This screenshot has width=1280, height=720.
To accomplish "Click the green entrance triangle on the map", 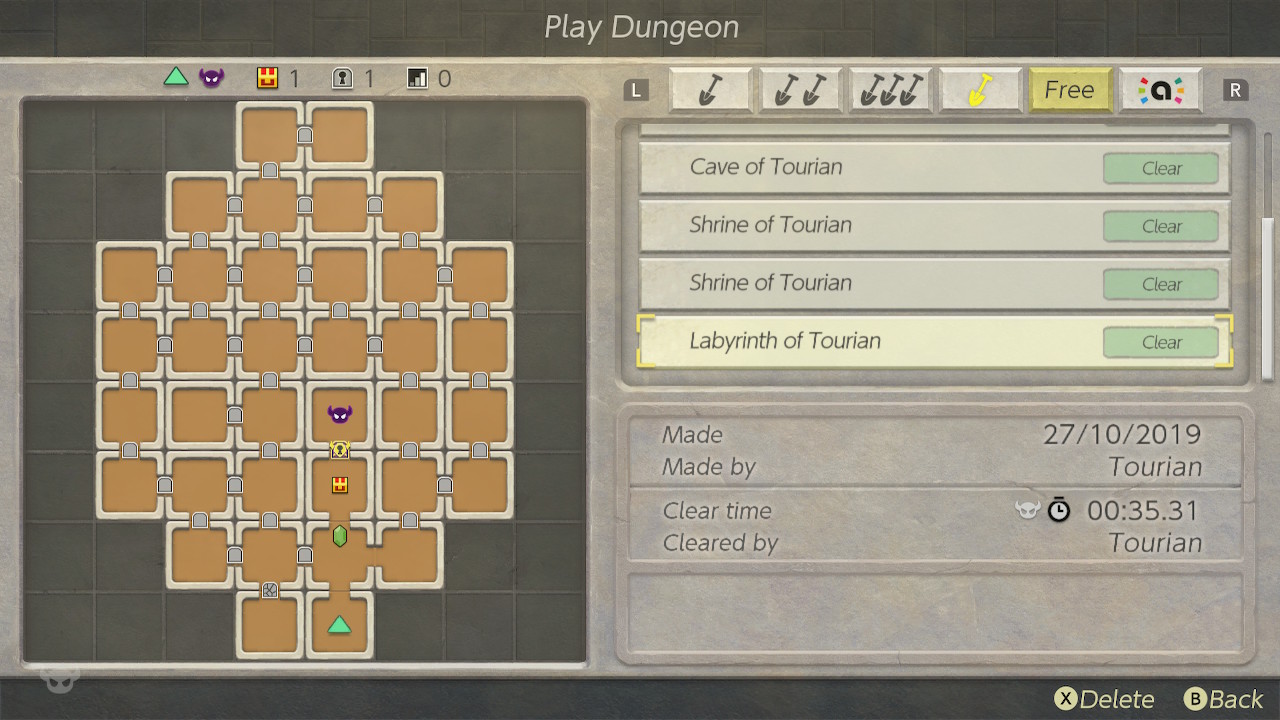I will pyautogui.click(x=339, y=624).
